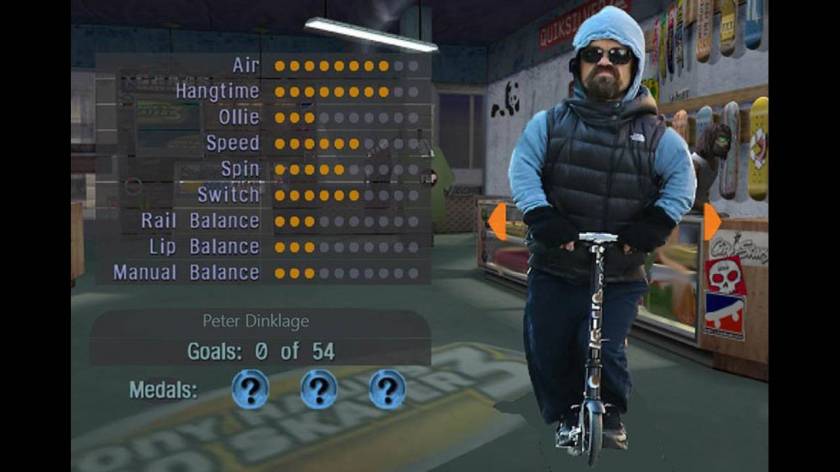This screenshot has height=472, width=840.
Task: Click the orange right arrow to show next skater
Action: [x=711, y=221]
